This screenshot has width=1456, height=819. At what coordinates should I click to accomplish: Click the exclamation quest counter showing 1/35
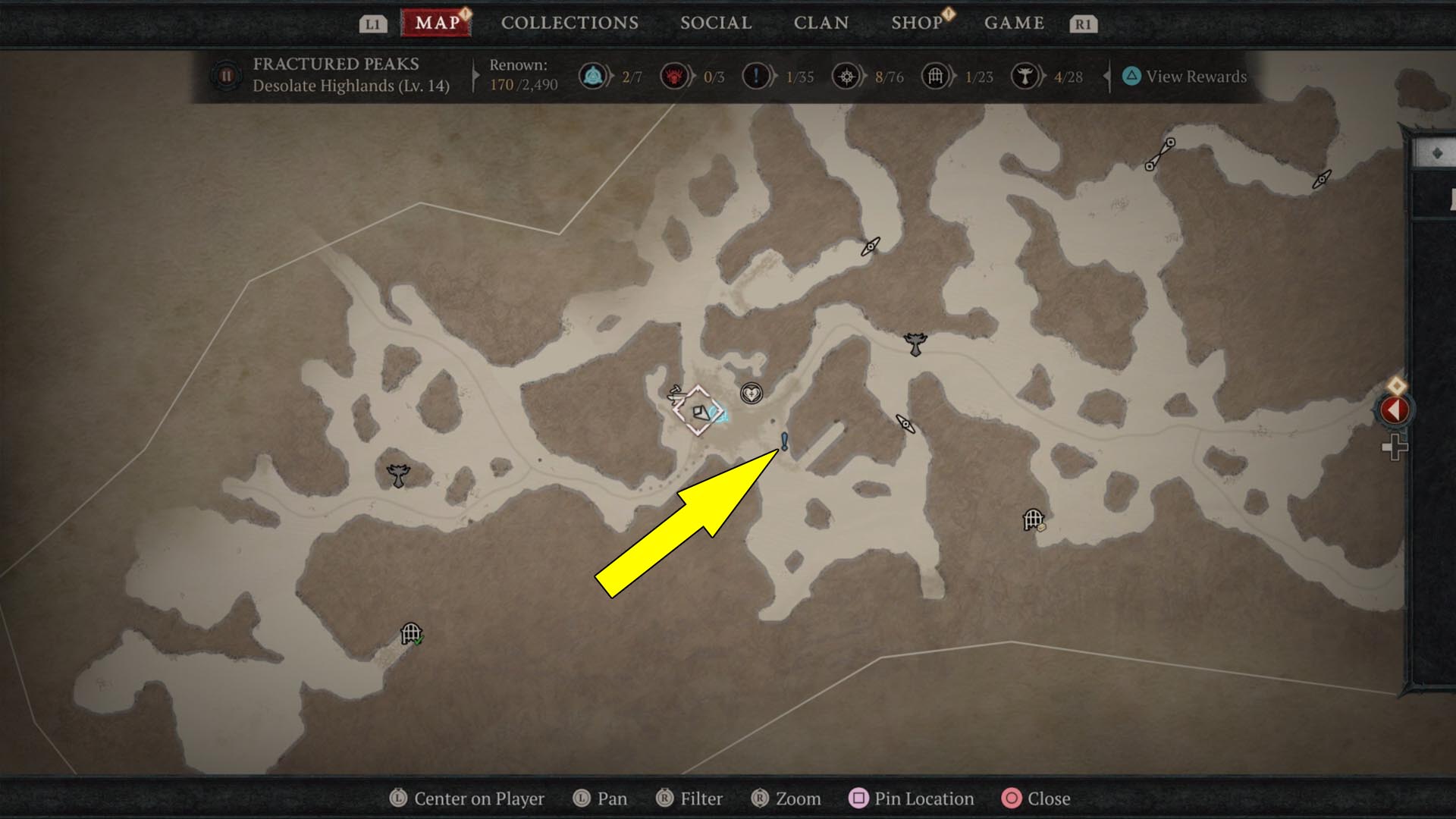pos(757,76)
